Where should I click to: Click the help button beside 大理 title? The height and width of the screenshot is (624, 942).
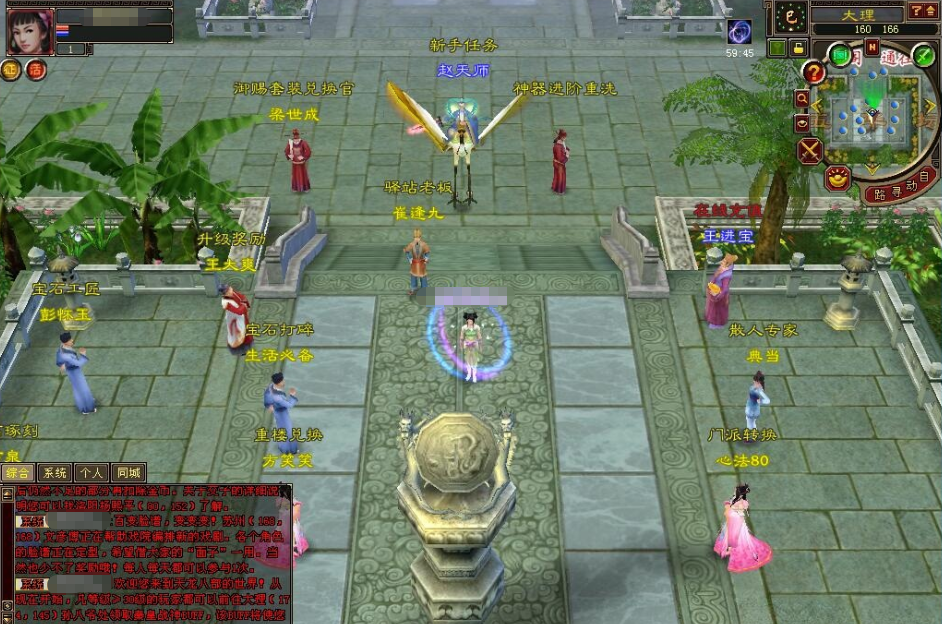tap(916, 11)
